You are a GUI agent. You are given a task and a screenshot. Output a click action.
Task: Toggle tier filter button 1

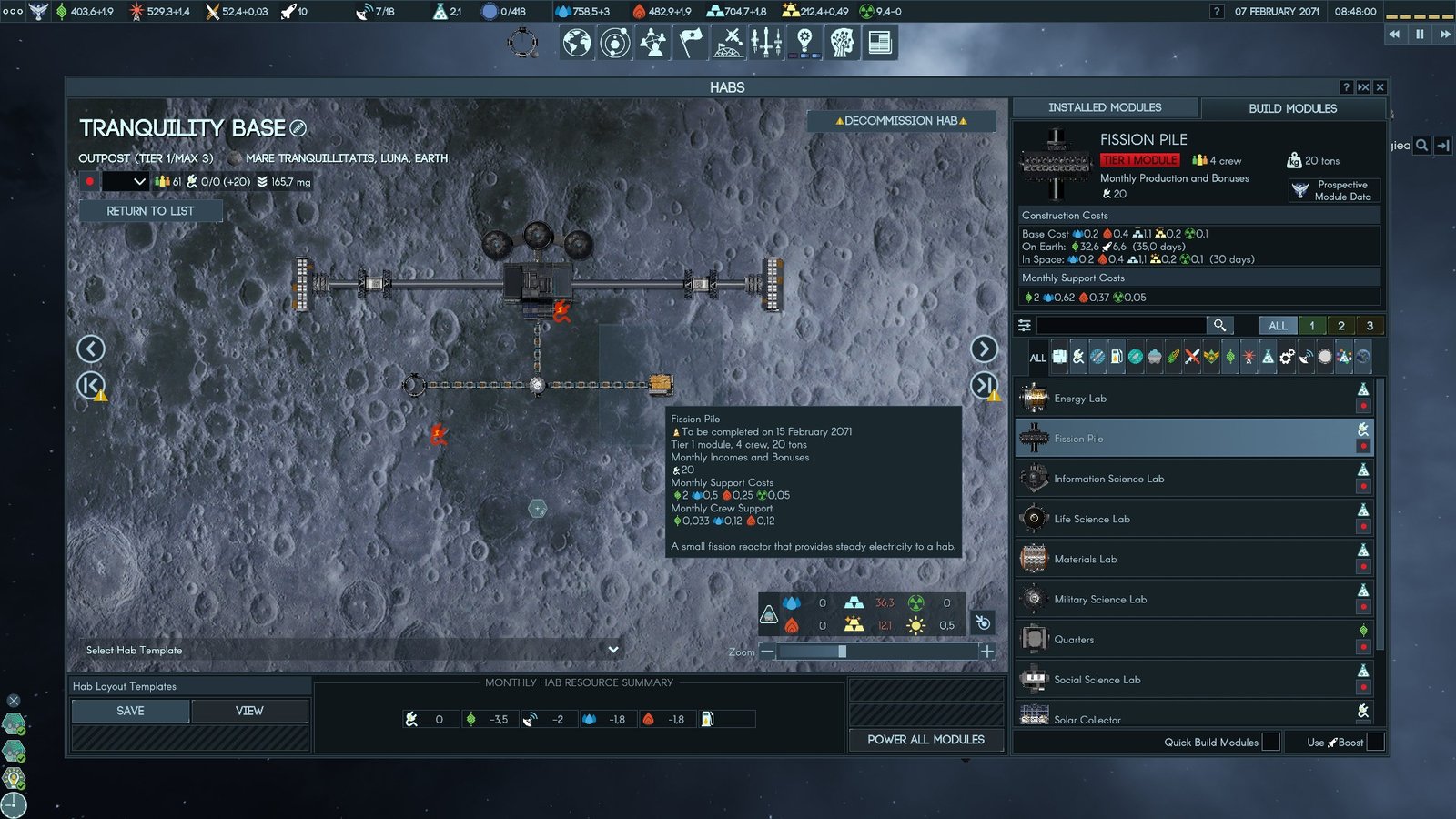click(1311, 325)
